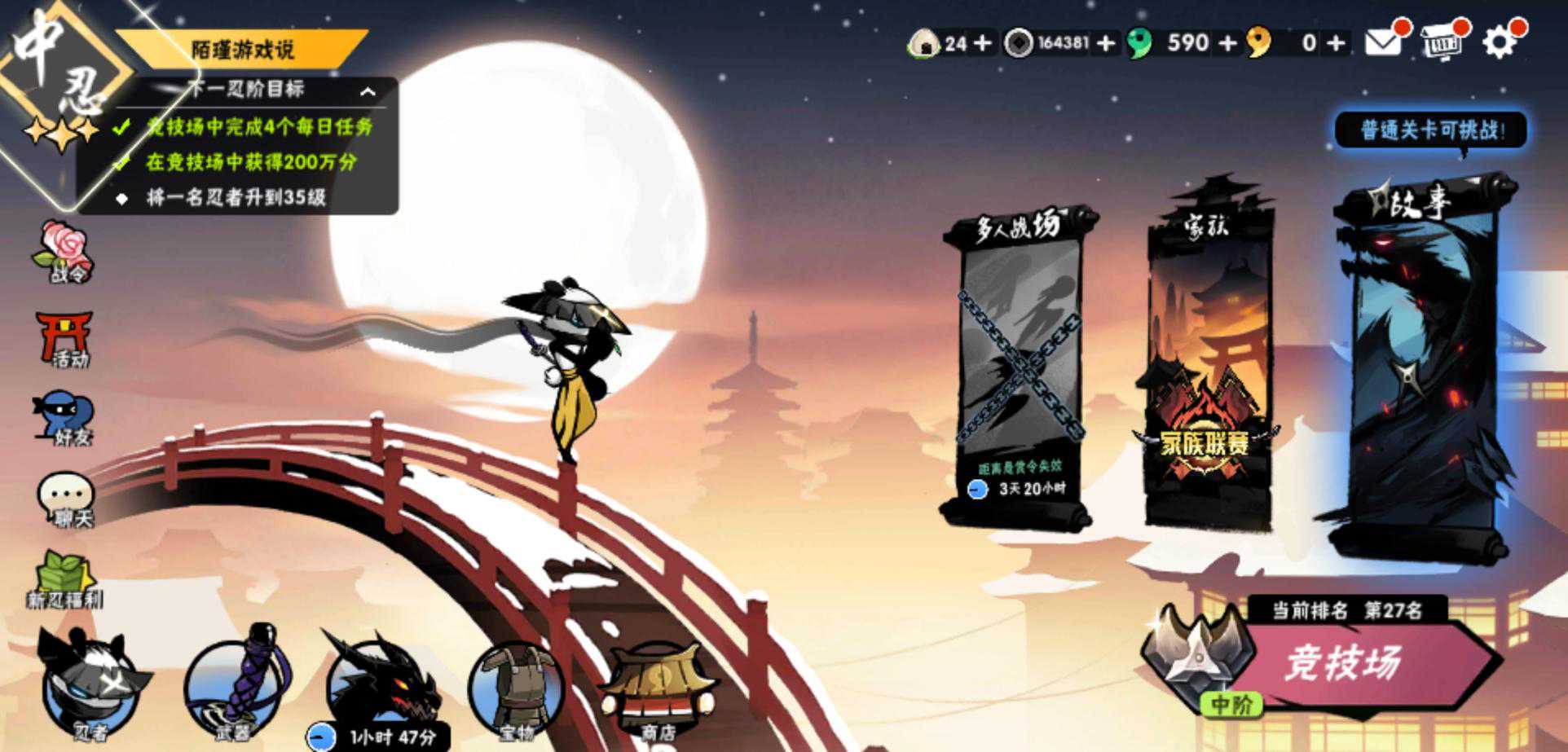Open the events torii gate (活动)
1568x752 pixels.
point(65,338)
